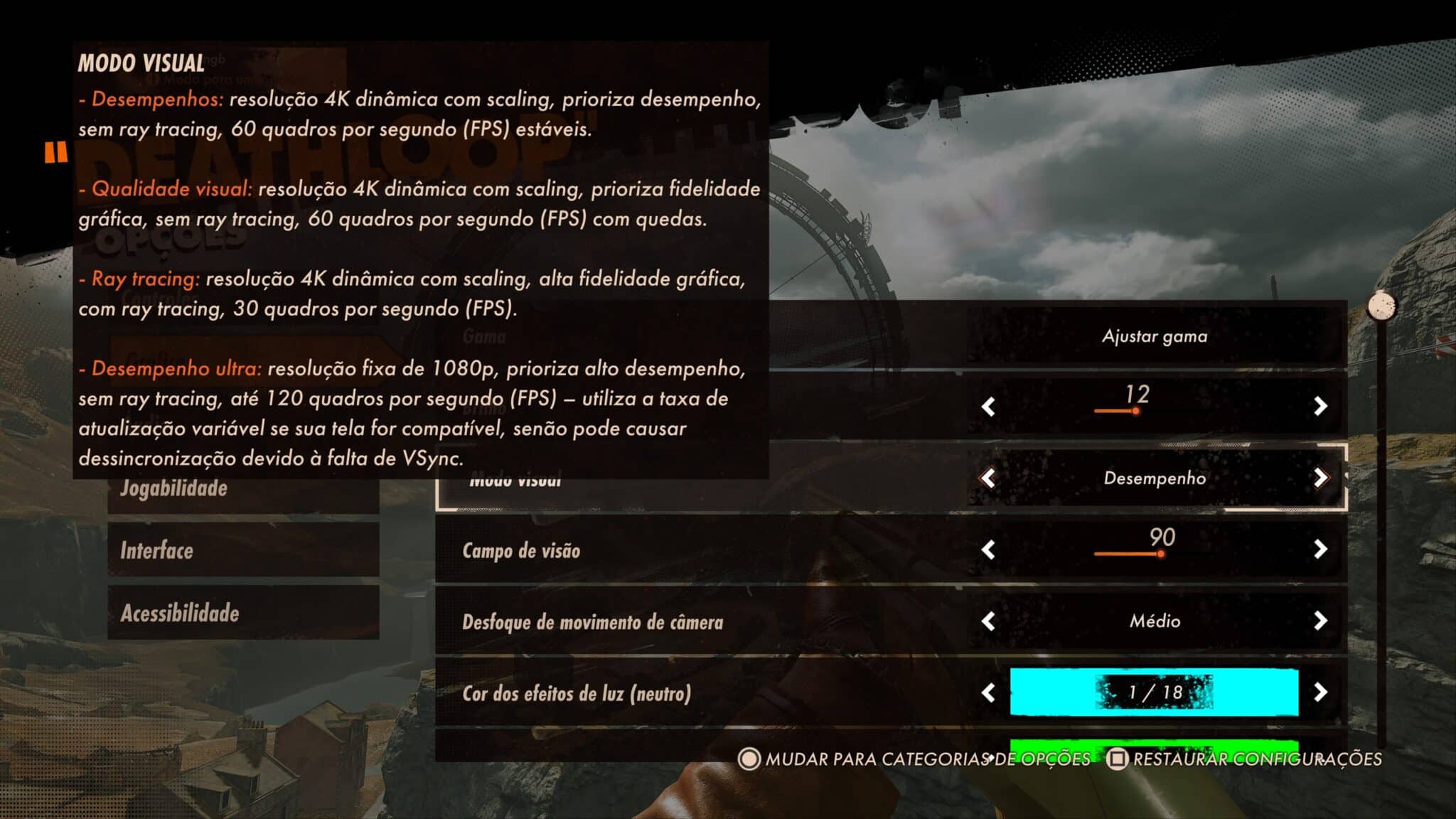The width and height of the screenshot is (1456, 819).
Task: Select next Desfoque de movimento de câmera value
Action: tap(1320, 621)
